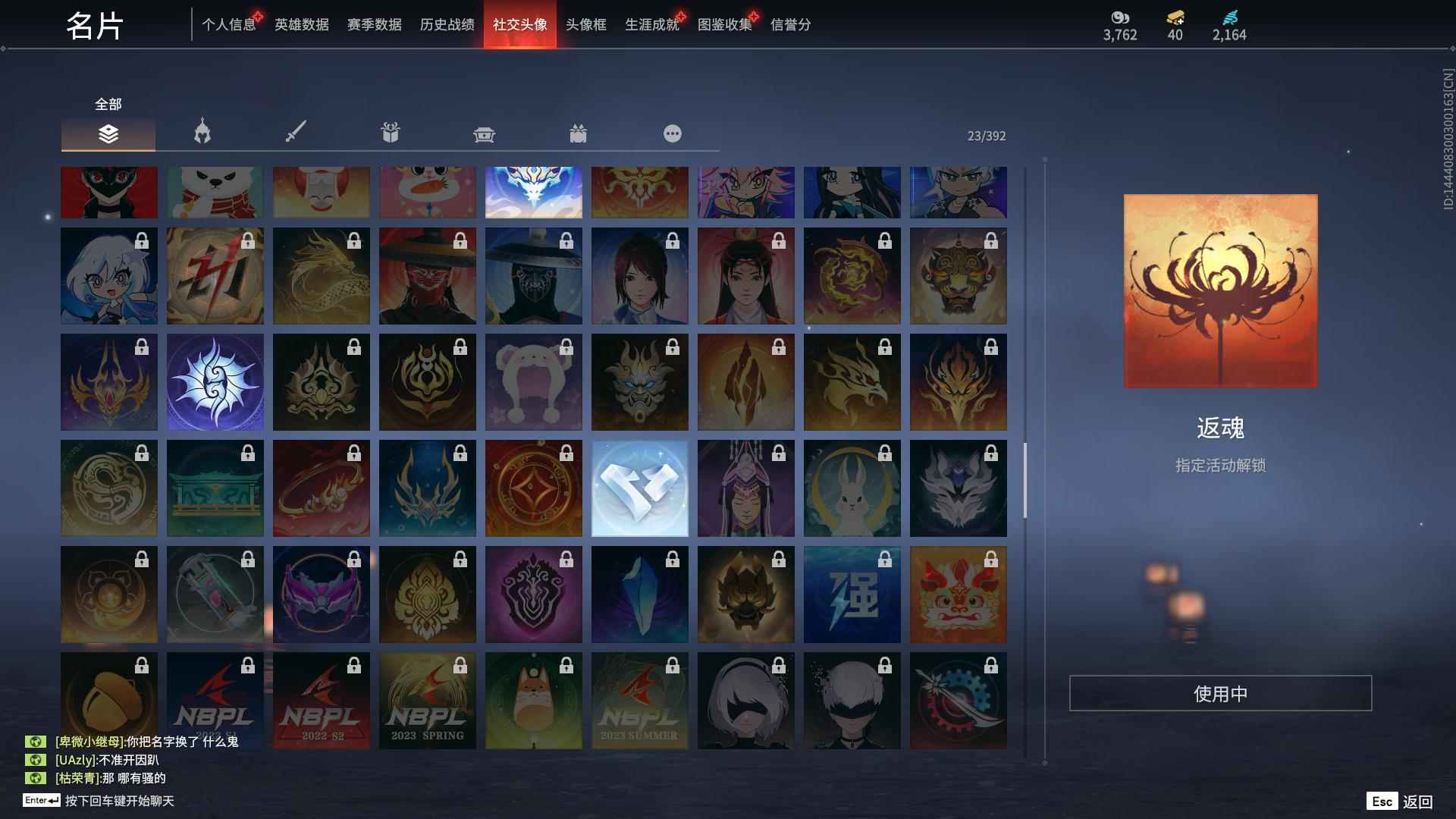The image size is (1456, 819).
Task: Click the 使用中 button
Action: 1220,692
